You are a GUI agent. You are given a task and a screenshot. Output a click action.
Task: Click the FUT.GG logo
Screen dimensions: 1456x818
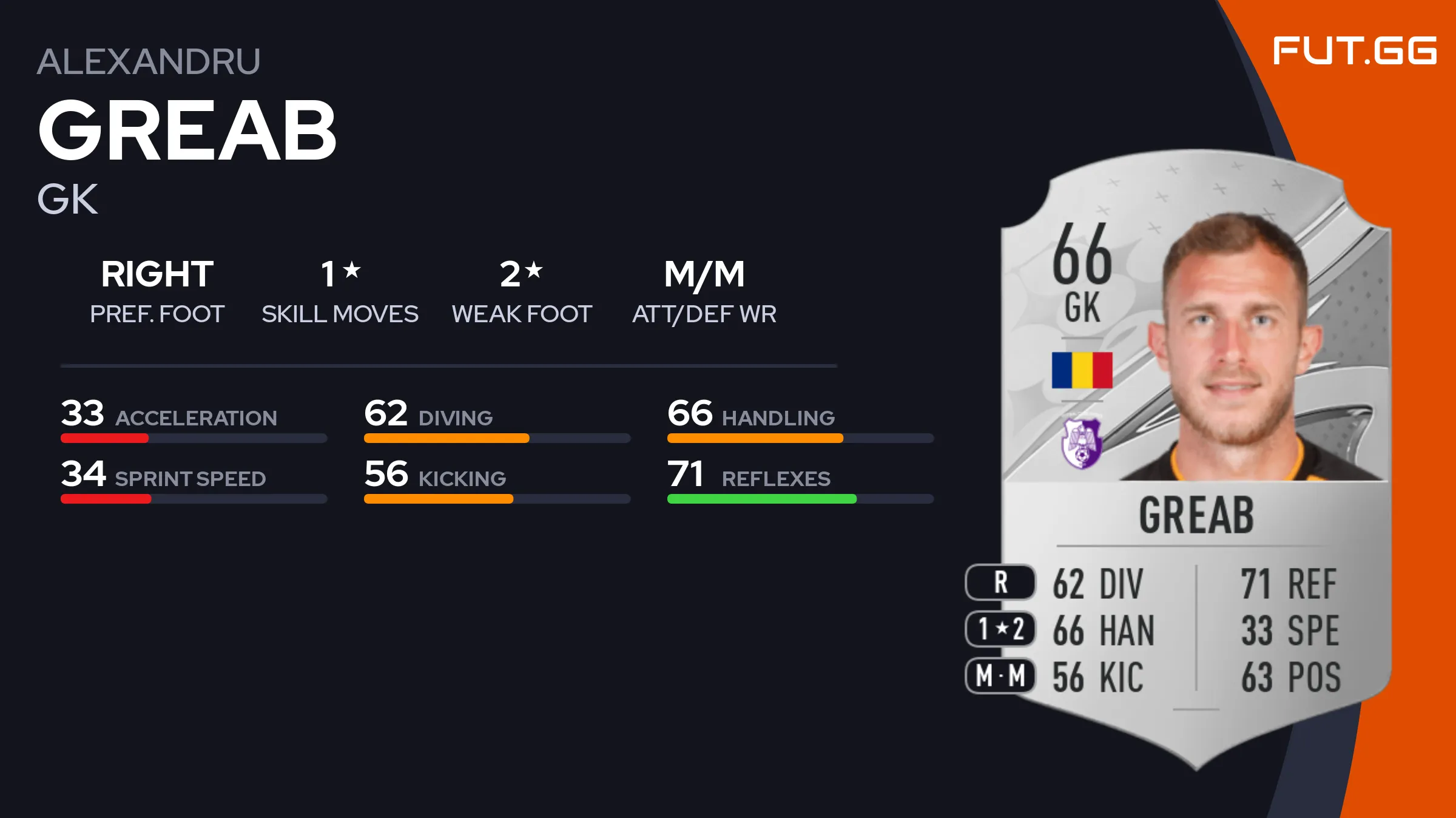[1354, 50]
